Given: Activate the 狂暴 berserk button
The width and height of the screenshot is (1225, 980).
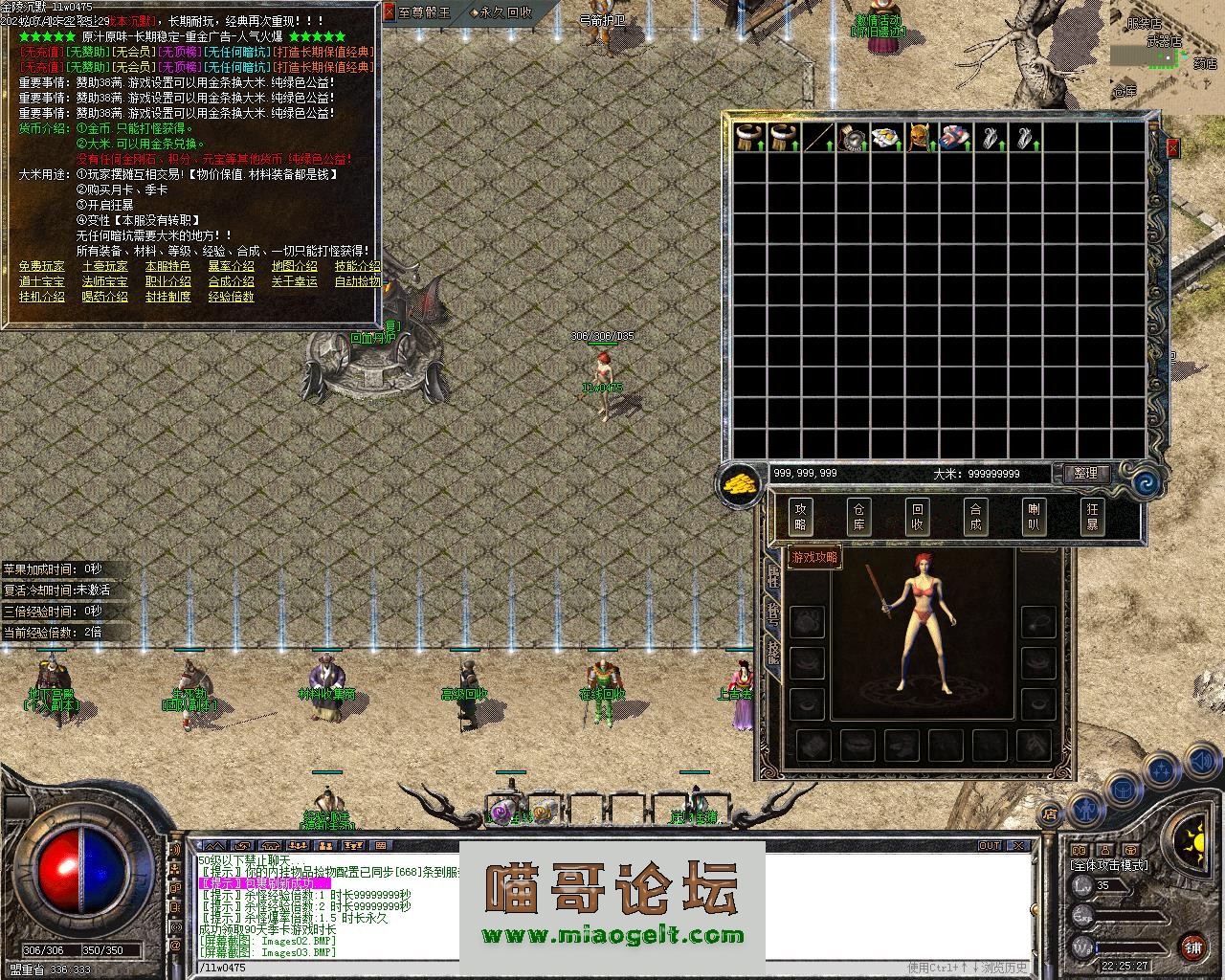Looking at the screenshot, I should click(x=1092, y=517).
